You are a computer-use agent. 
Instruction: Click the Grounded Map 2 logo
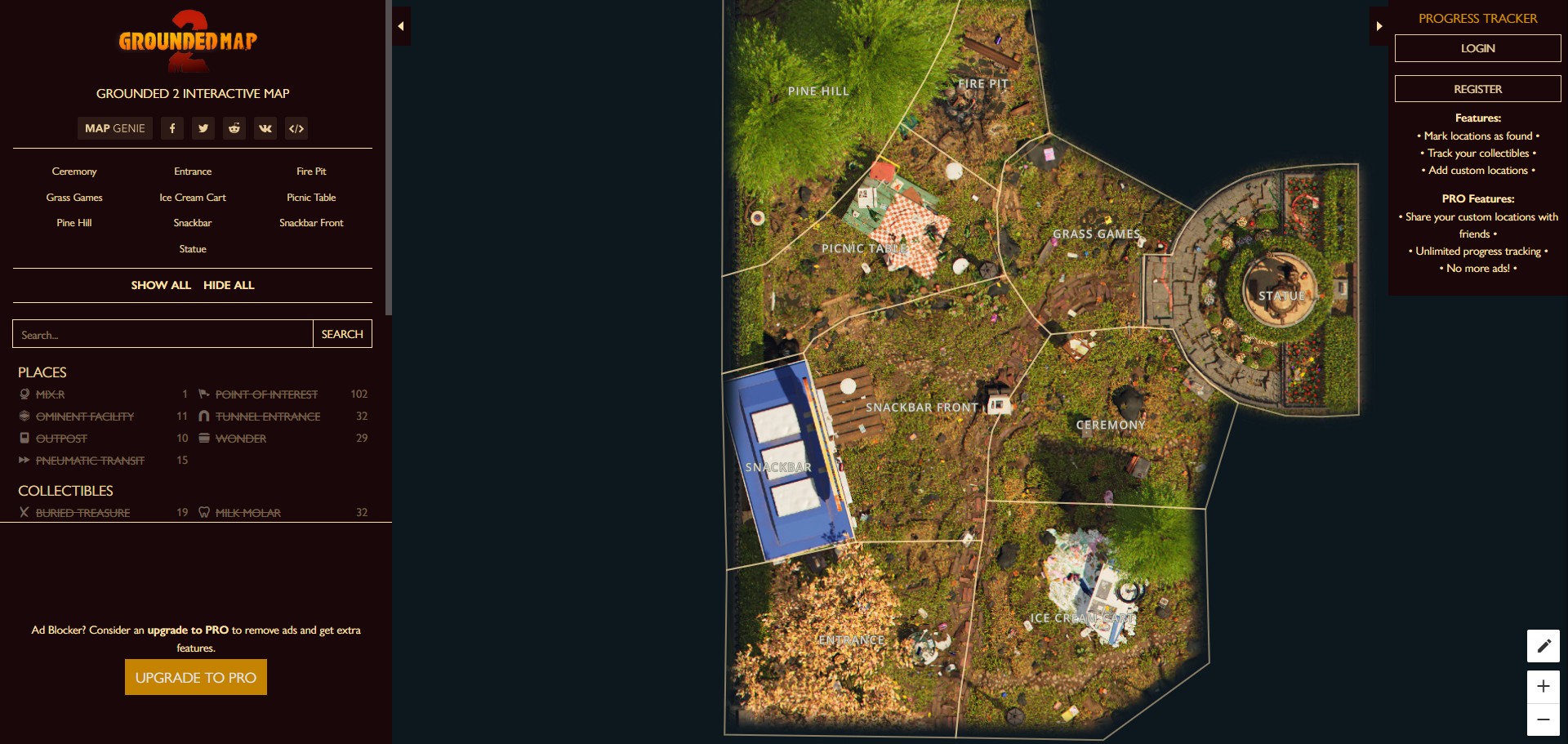187,41
